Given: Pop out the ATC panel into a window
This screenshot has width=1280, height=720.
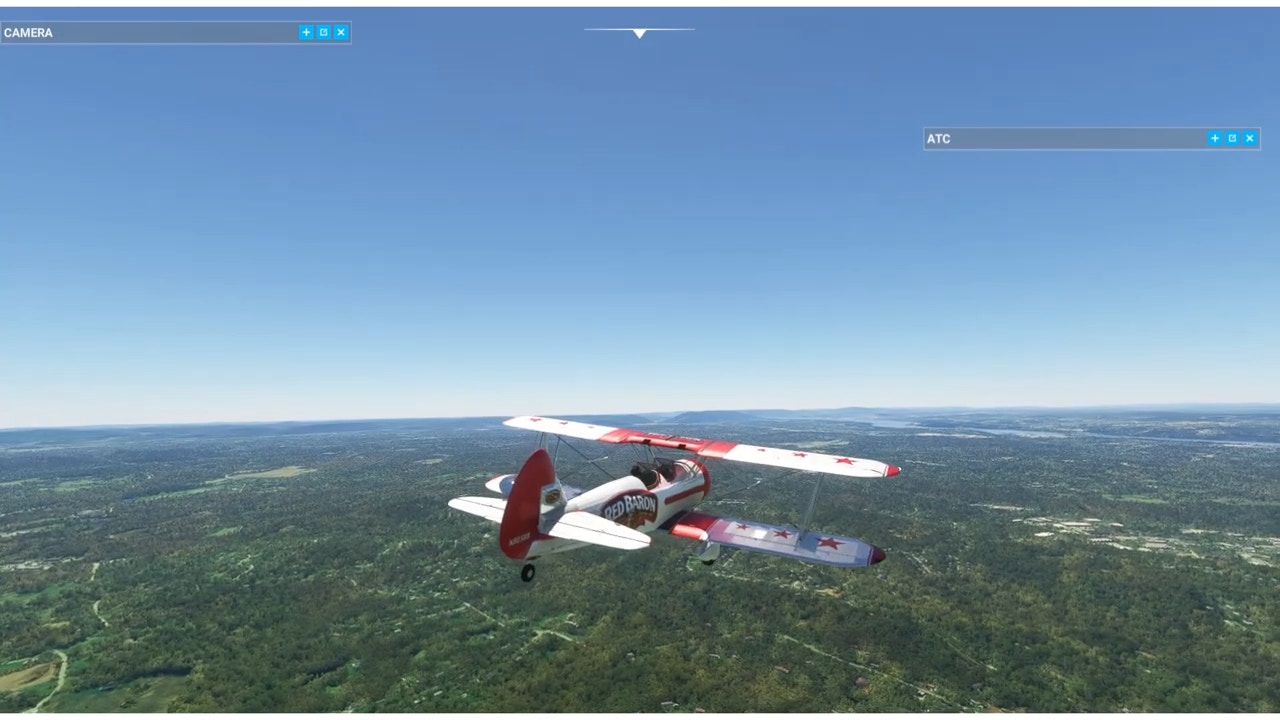Looking at the screenshot, I should (x=1232, y=138).
